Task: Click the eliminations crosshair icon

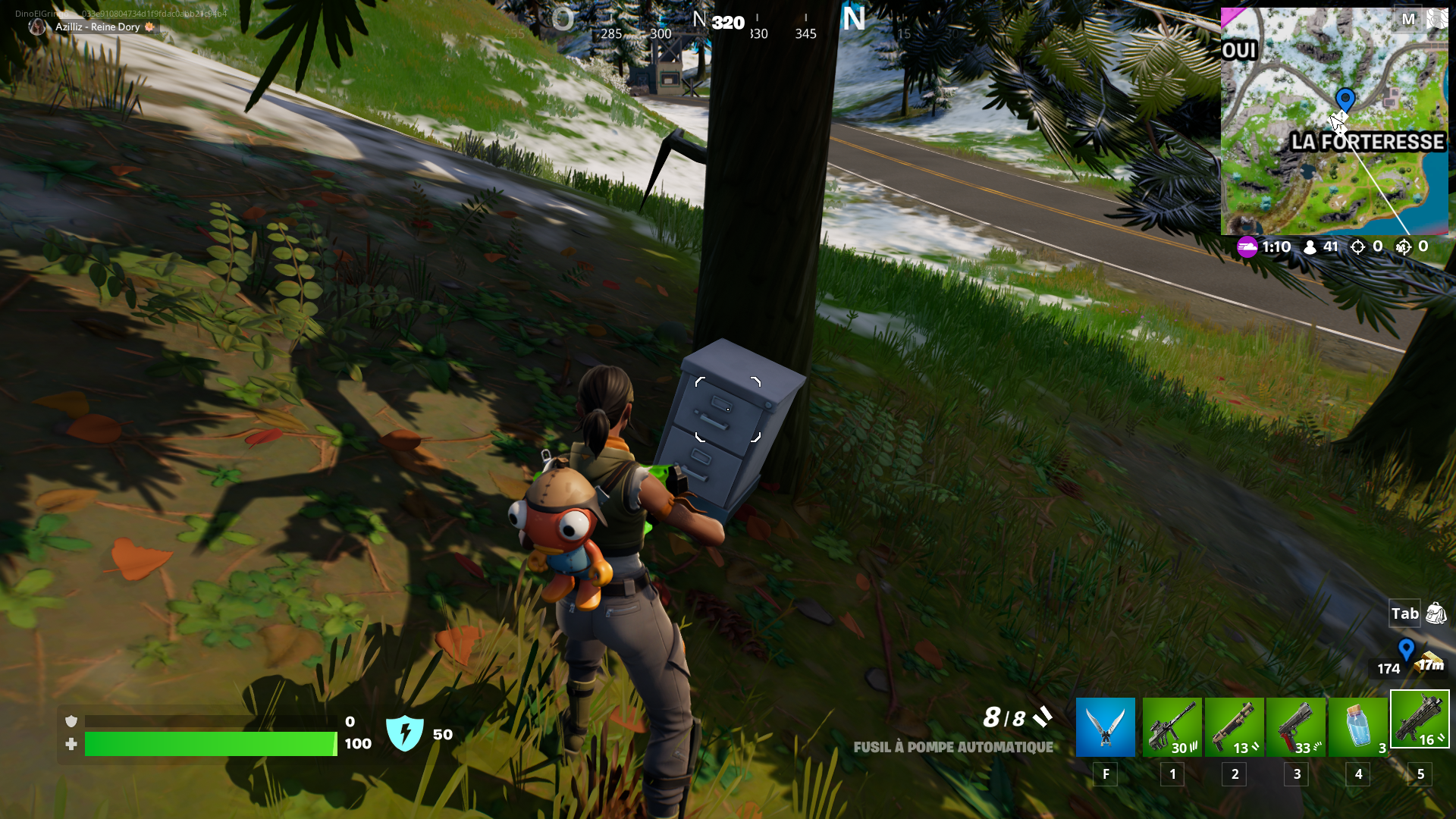Action: click(x=1357, y=246)
